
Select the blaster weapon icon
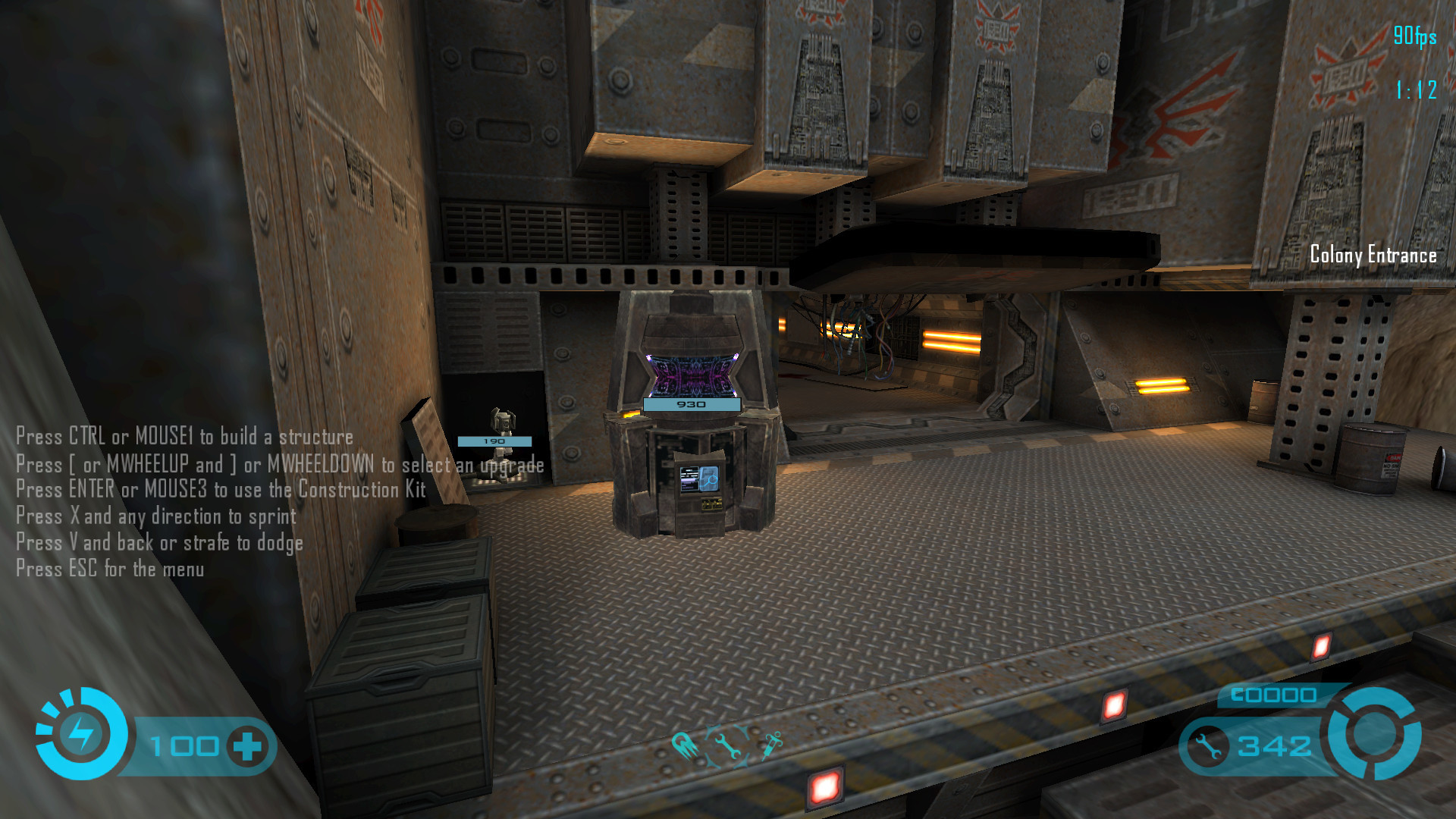[684, 745]
